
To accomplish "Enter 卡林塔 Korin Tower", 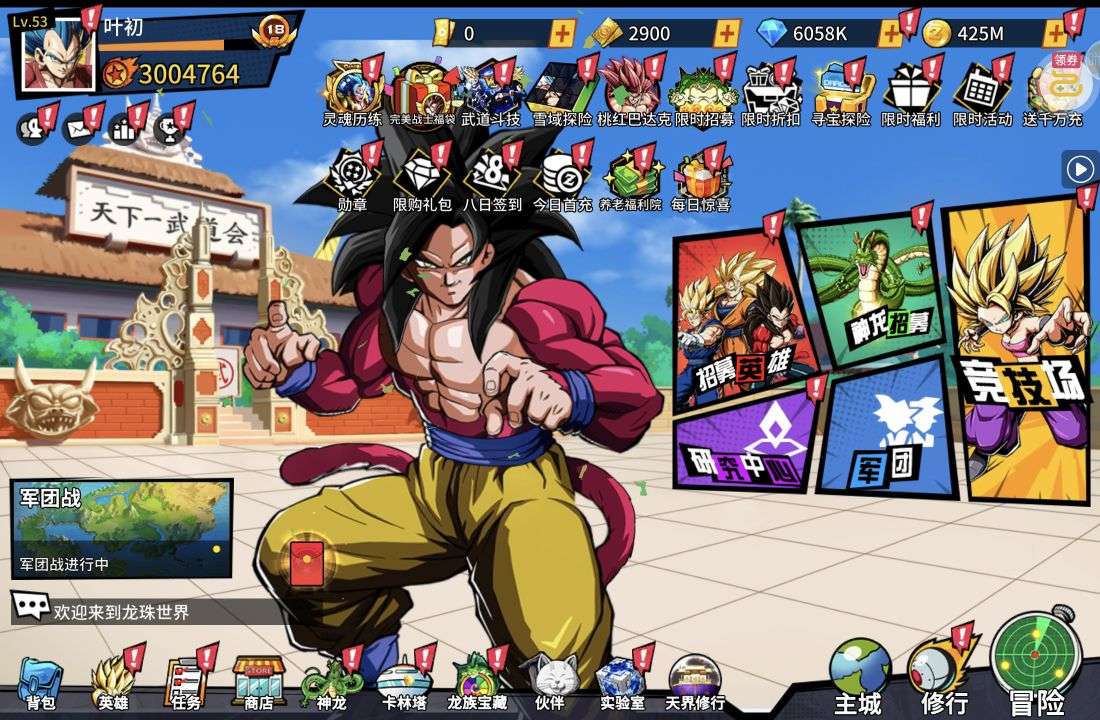I will 404,684.
